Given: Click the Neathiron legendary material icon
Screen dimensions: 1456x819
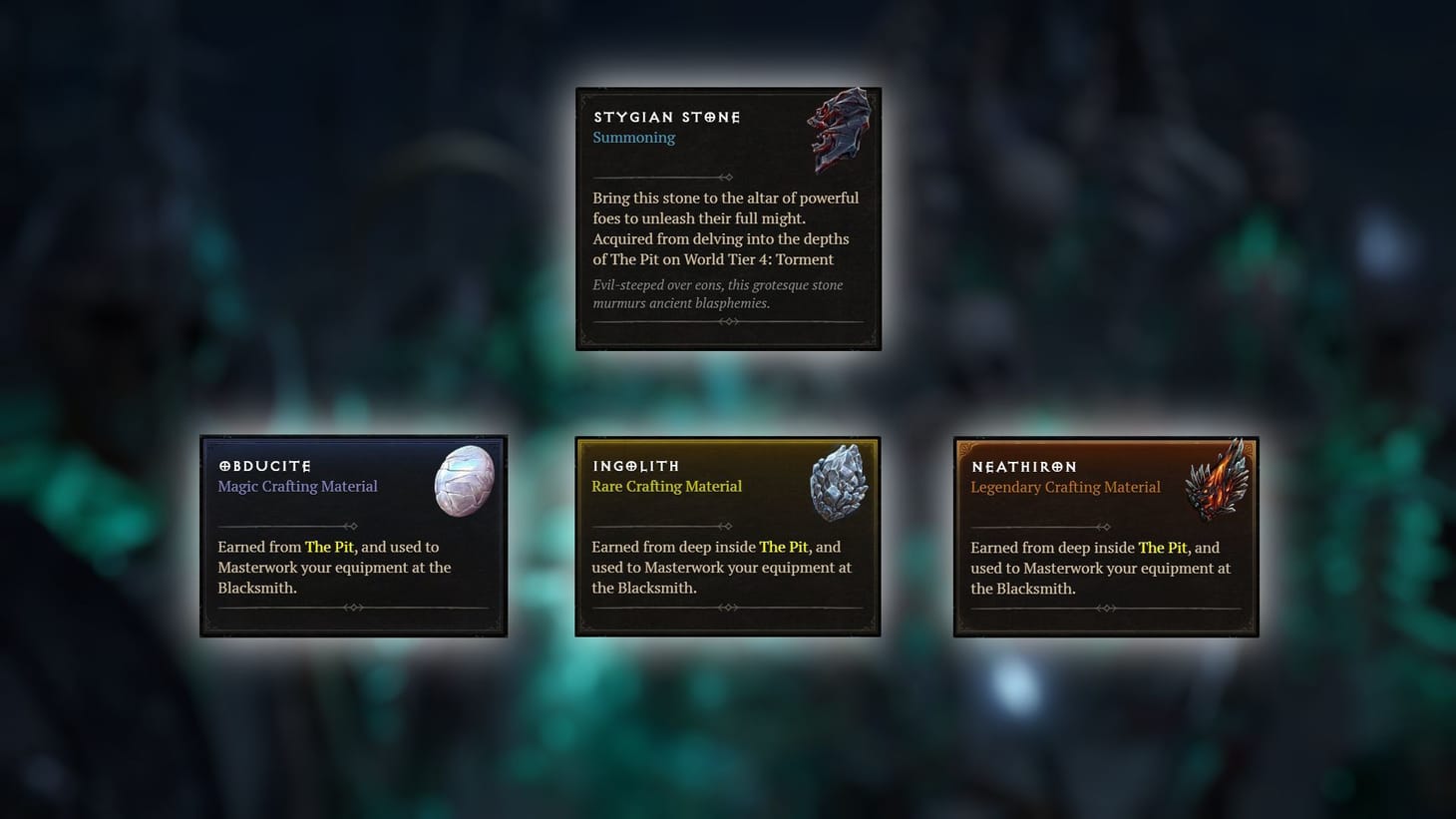Looking at the screenshot, I should [1219, 484].
